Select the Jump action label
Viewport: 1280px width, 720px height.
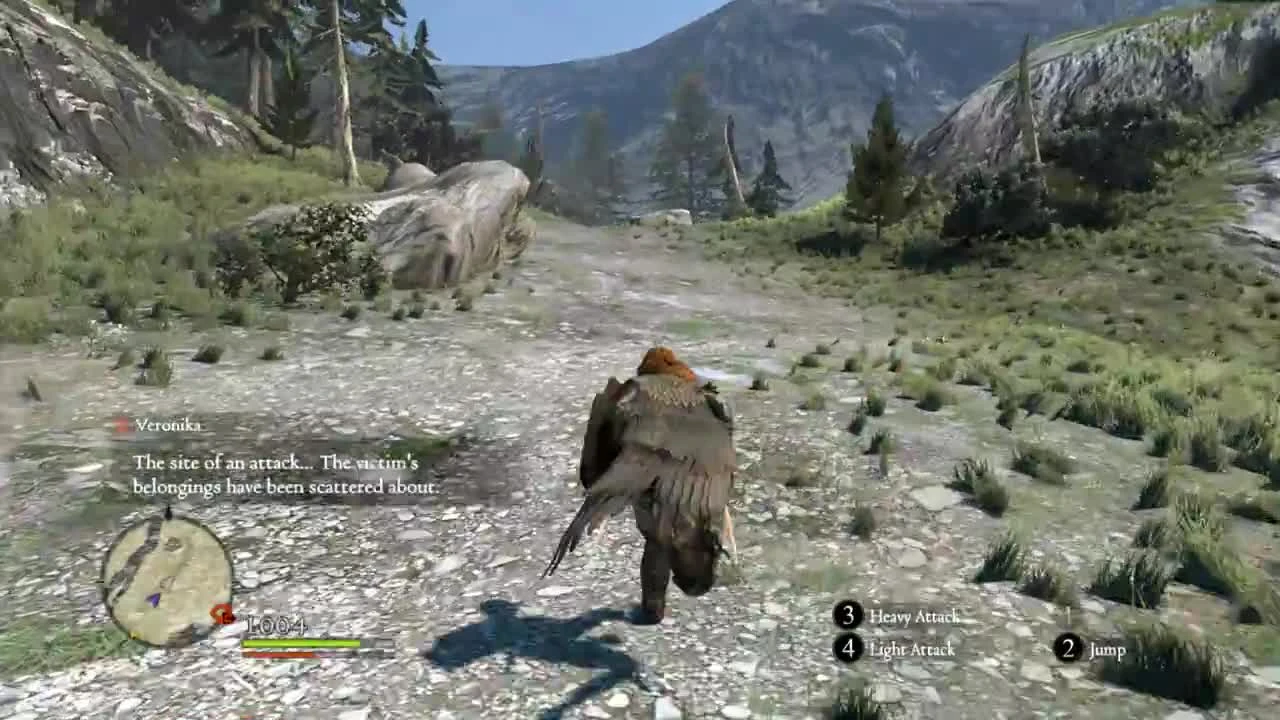(x=1108, y=649)
